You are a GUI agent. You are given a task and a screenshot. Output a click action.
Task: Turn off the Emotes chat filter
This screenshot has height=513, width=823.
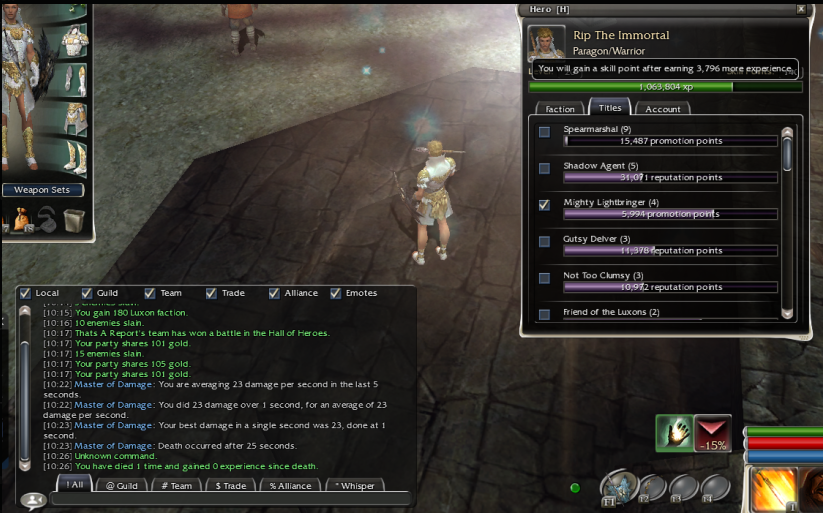click(336, 293)
